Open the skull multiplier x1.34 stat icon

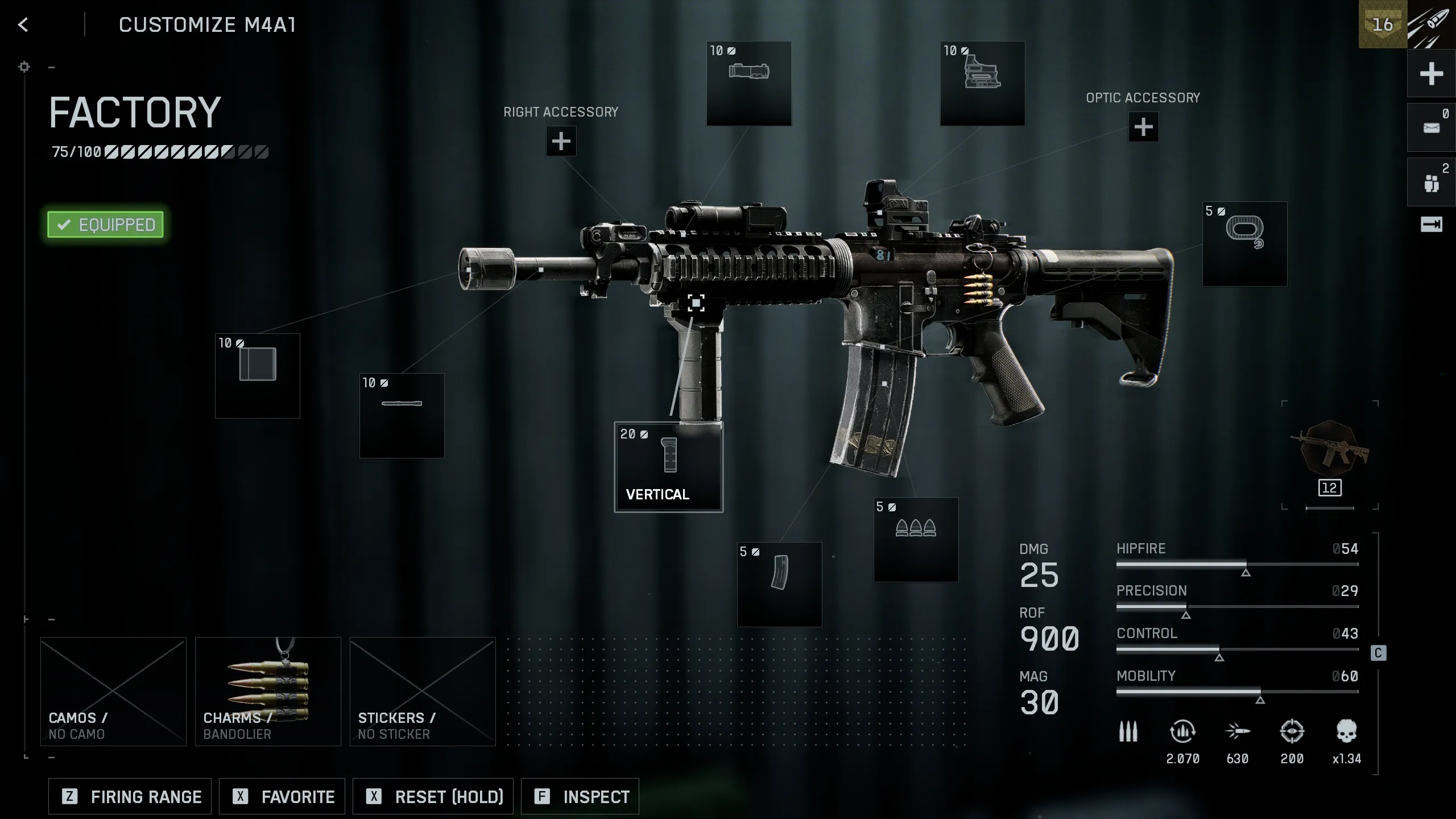(1345, 734)
